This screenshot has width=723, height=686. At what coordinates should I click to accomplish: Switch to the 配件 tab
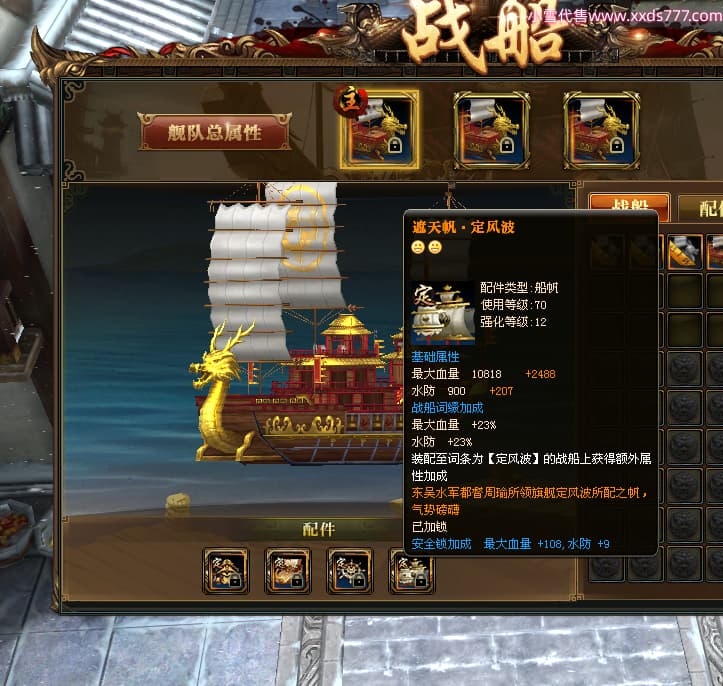(x=704, y=208)
